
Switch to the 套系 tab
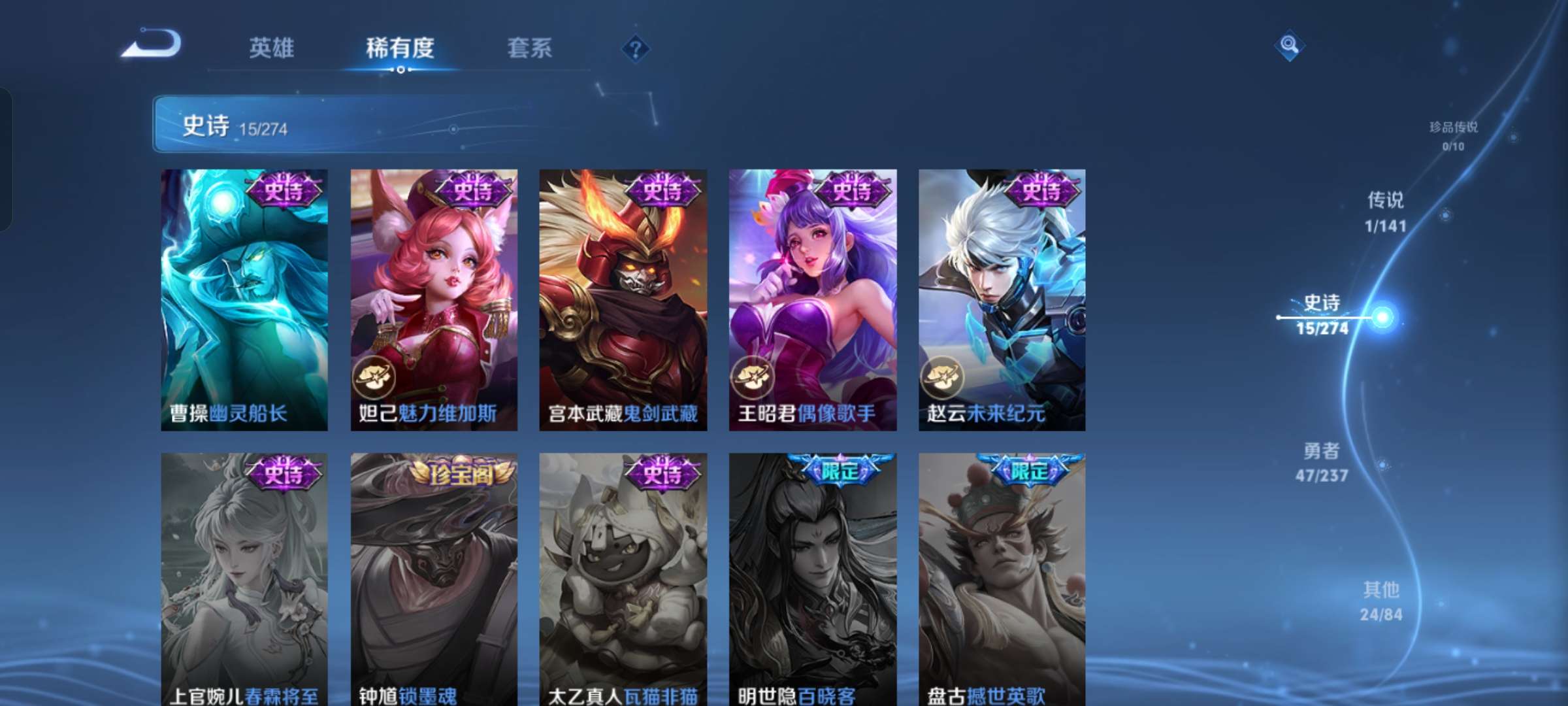(x=530, y=48)
